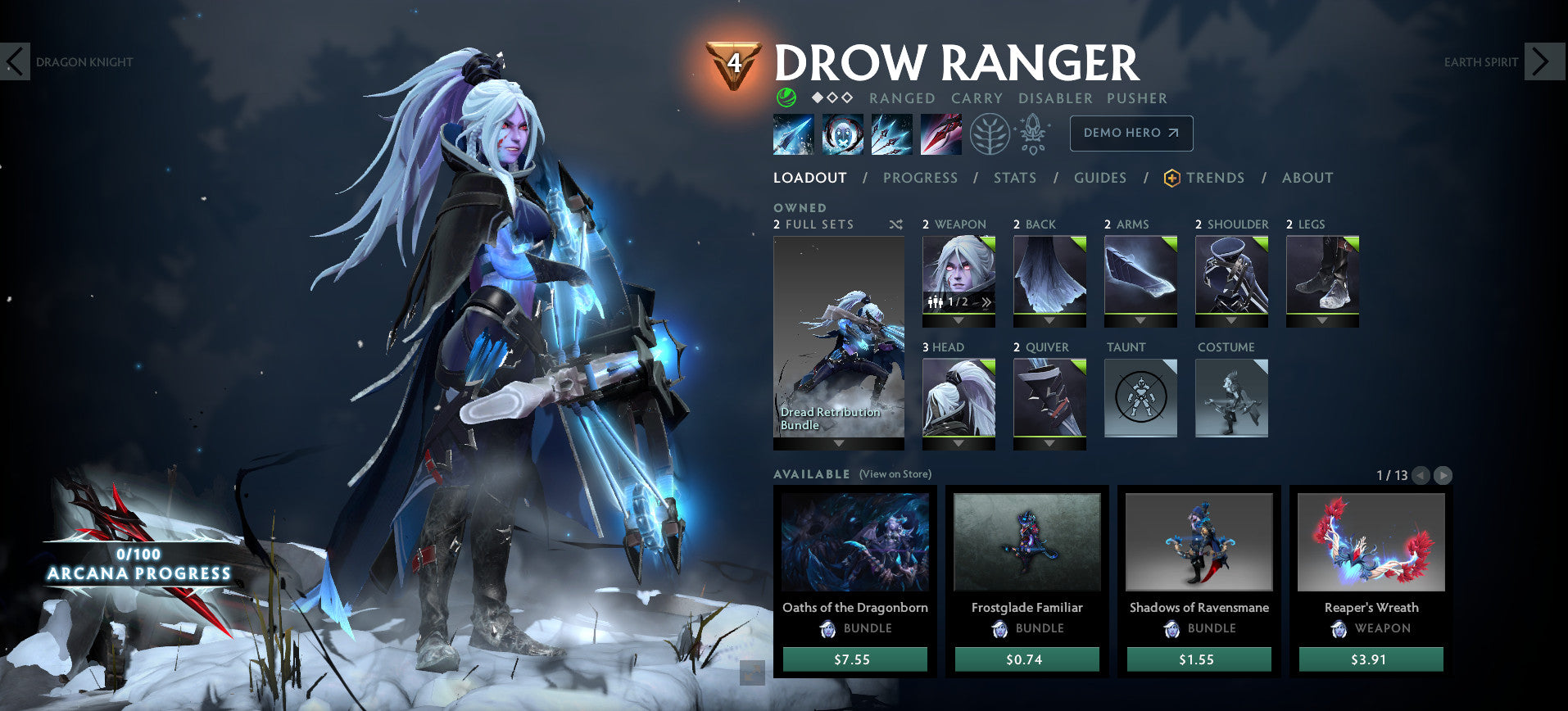Viewport: 1568px width, 711px height.
Task: Open the View on Store link
Action: (895, 473)
